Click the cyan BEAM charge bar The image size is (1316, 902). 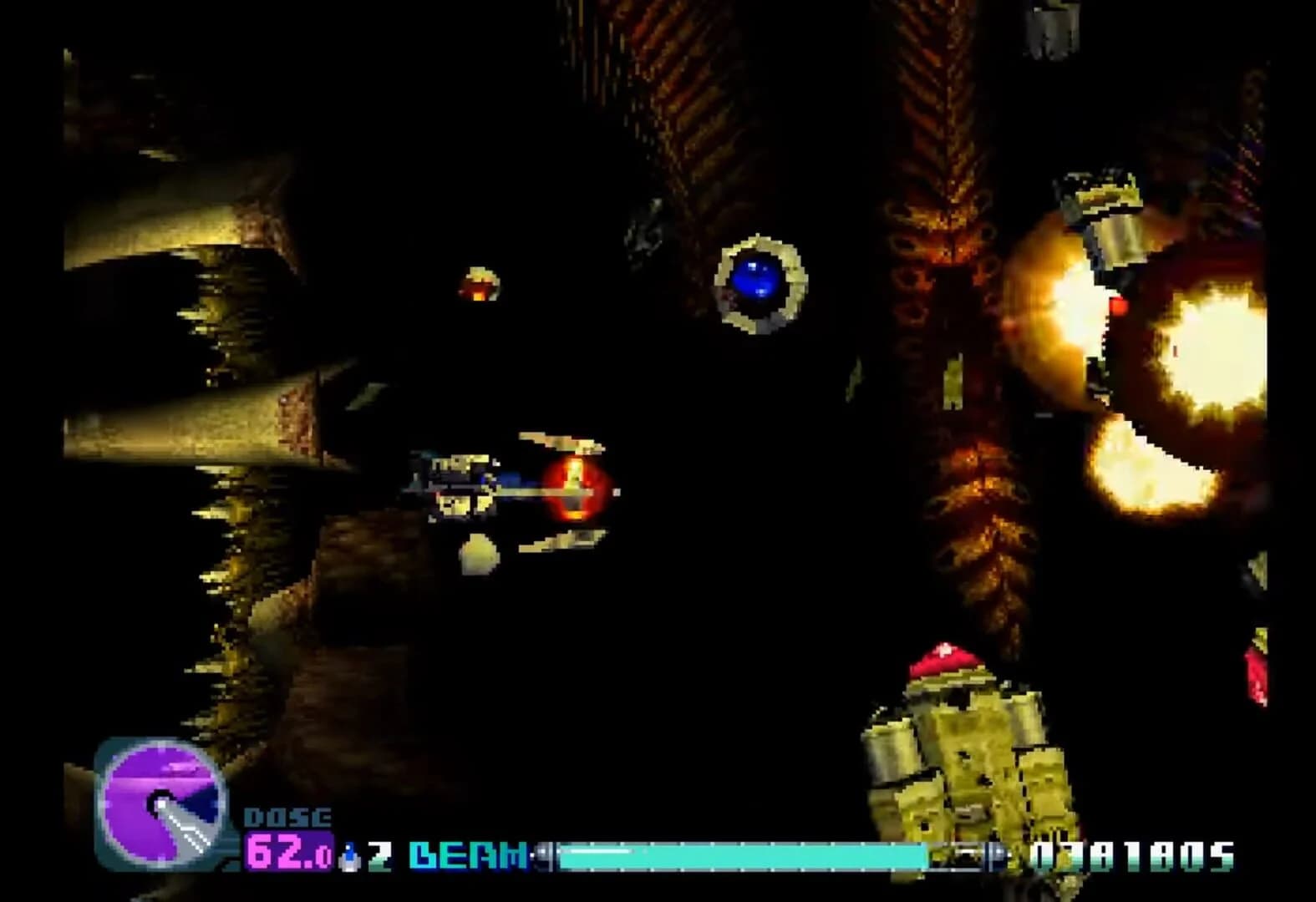coord(744,854)
